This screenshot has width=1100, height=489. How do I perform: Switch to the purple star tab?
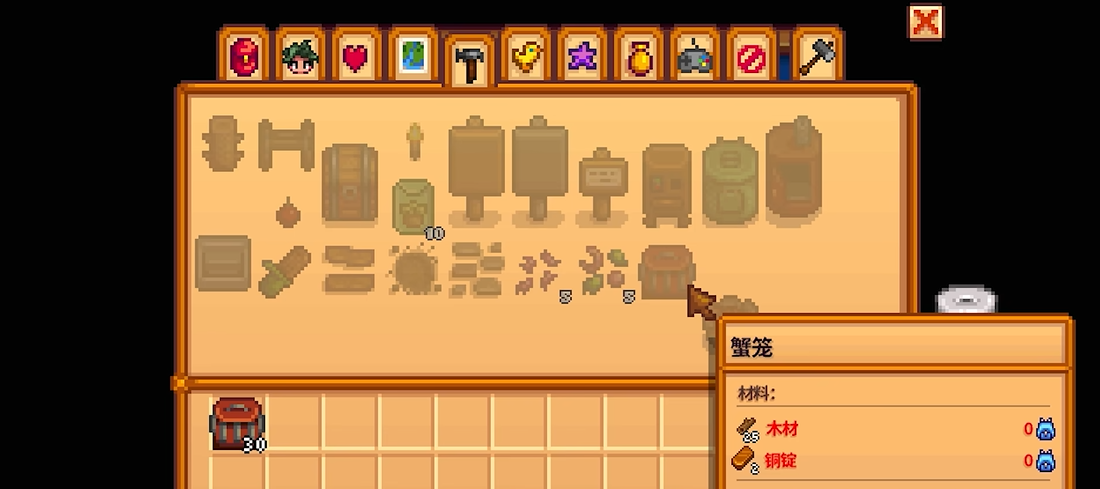580,56
